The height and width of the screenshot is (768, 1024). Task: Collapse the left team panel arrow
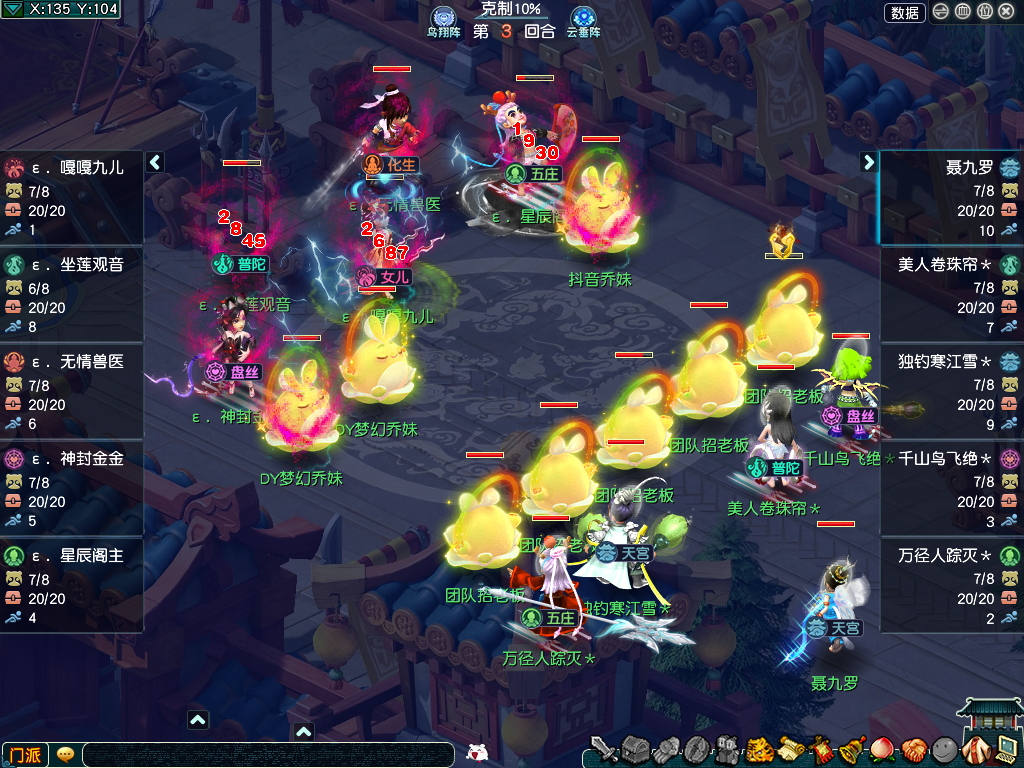click(155, 162)
